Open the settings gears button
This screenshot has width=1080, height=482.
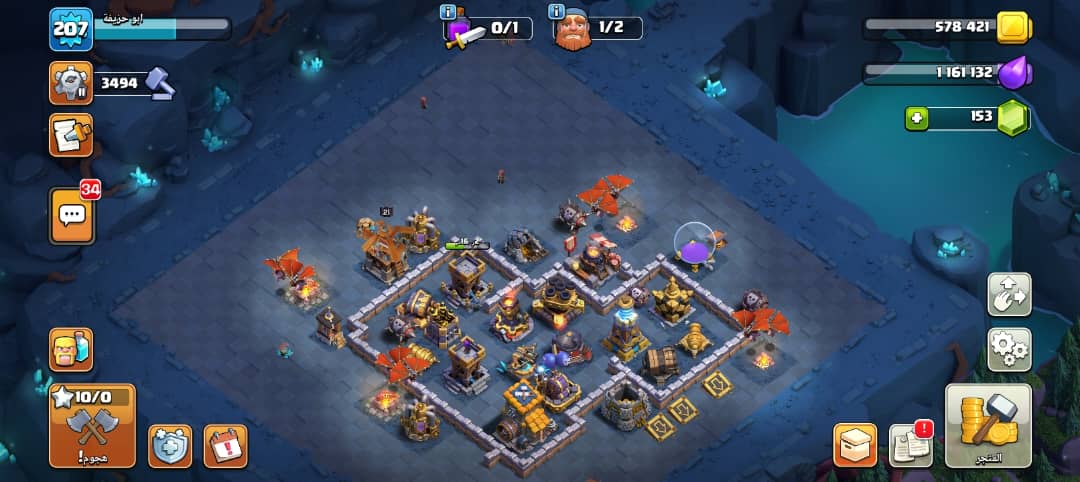click(x=1009, y=349)
